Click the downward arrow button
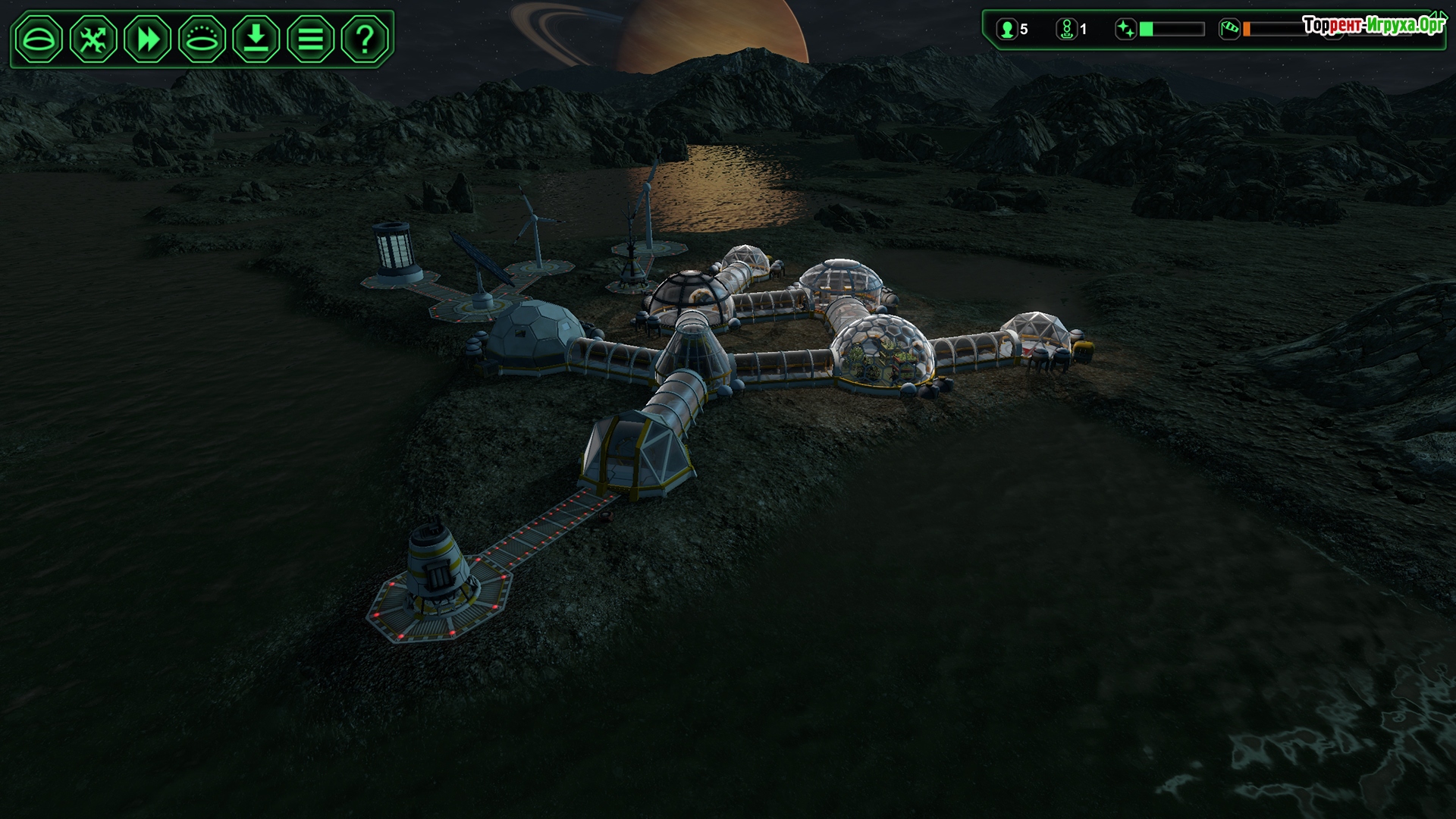This screenshot has height=819, width=1456. point(256,38)
